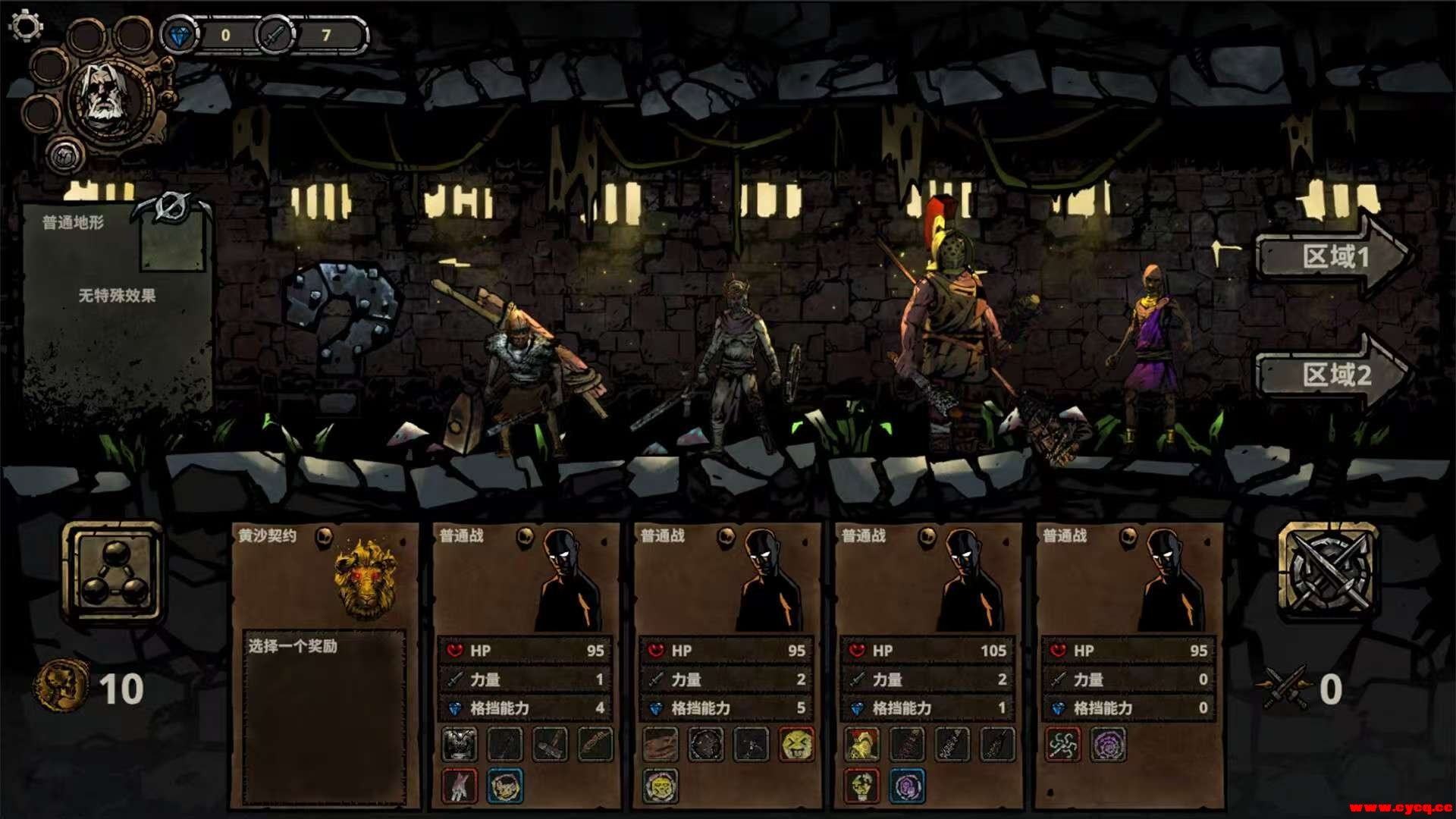Go to 区域2 arrow sign
The height and width of the screenshot is (819, 1456).
[1332, 373]
